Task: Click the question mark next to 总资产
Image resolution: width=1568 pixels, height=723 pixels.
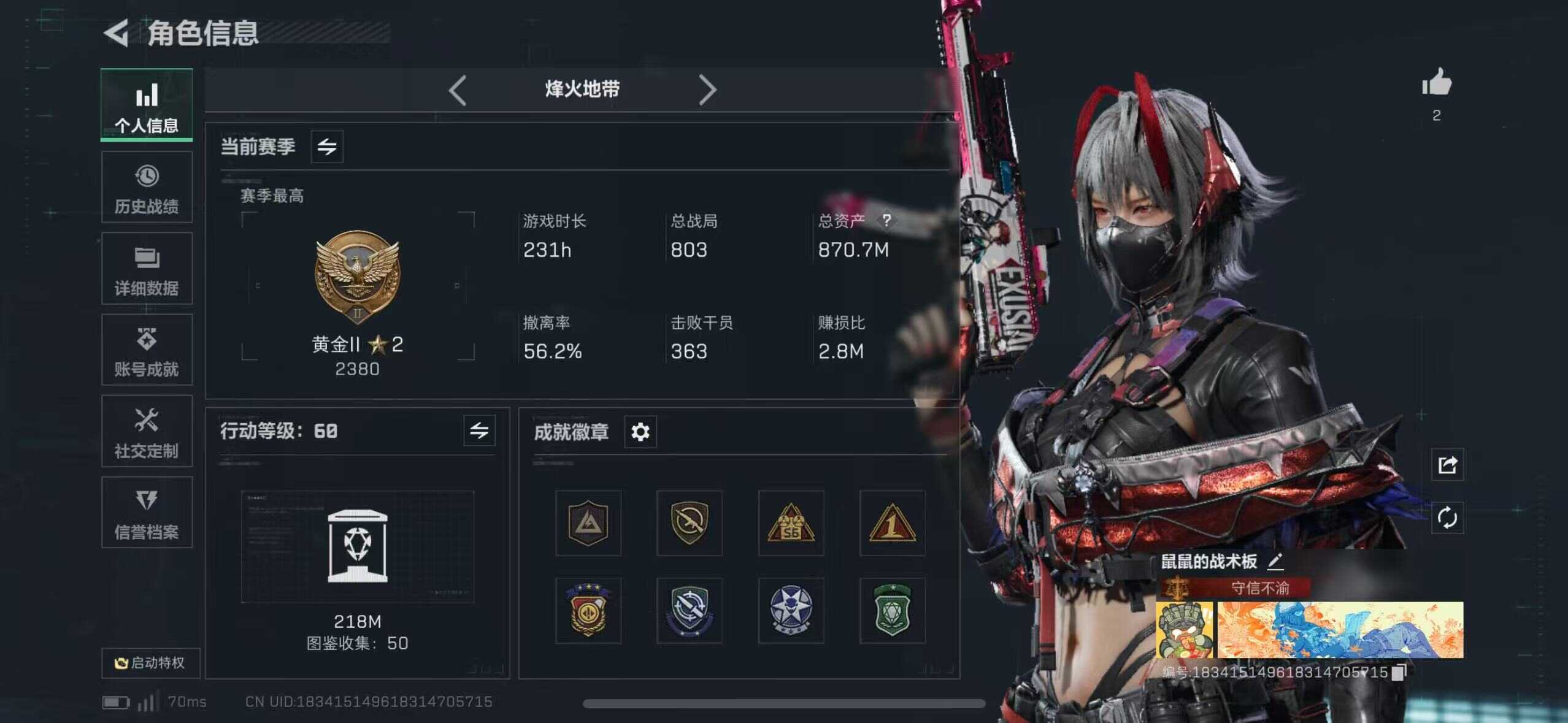Action: (886, 220)
